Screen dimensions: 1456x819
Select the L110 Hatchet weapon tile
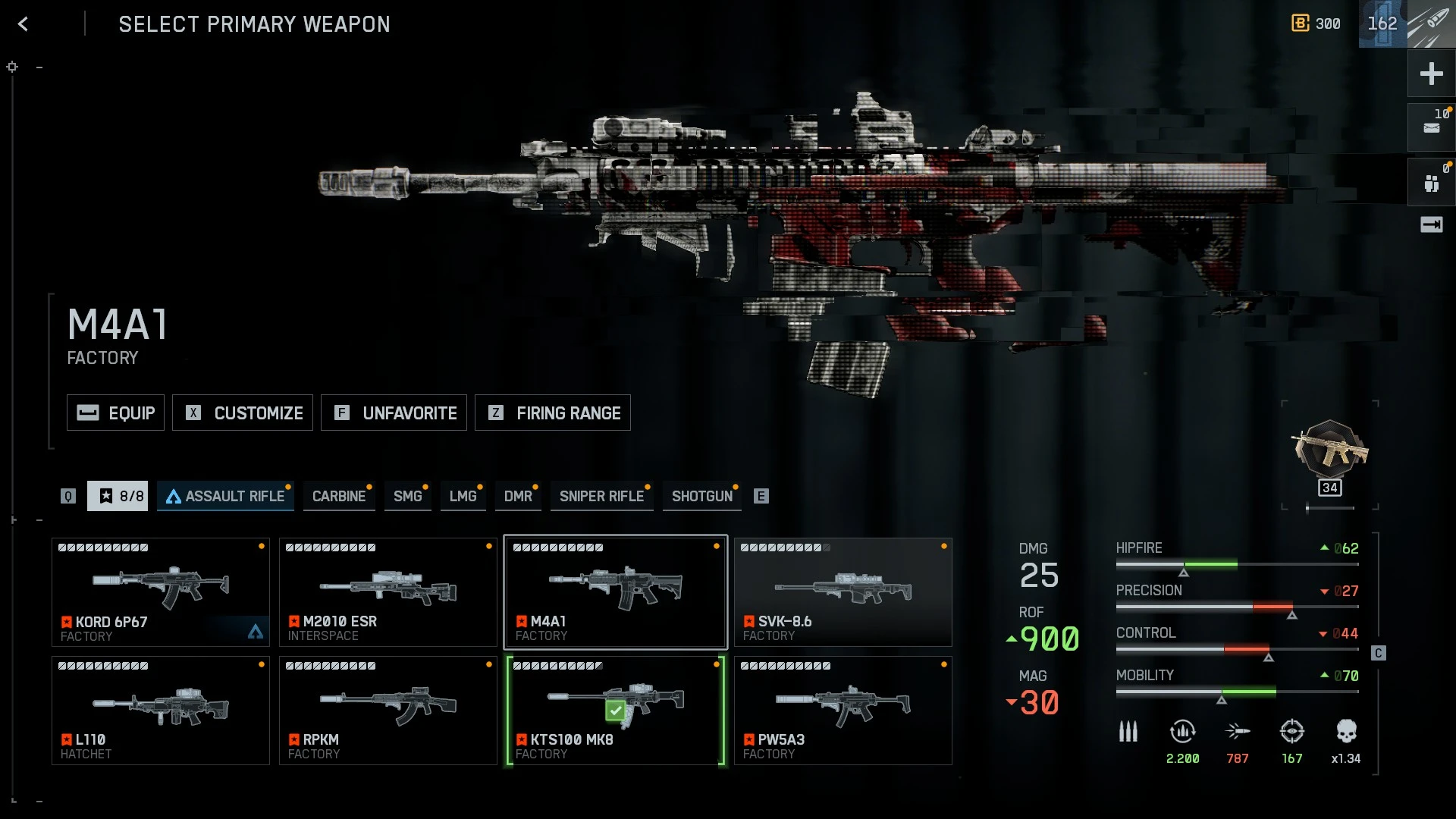click(x=161, y=711)
